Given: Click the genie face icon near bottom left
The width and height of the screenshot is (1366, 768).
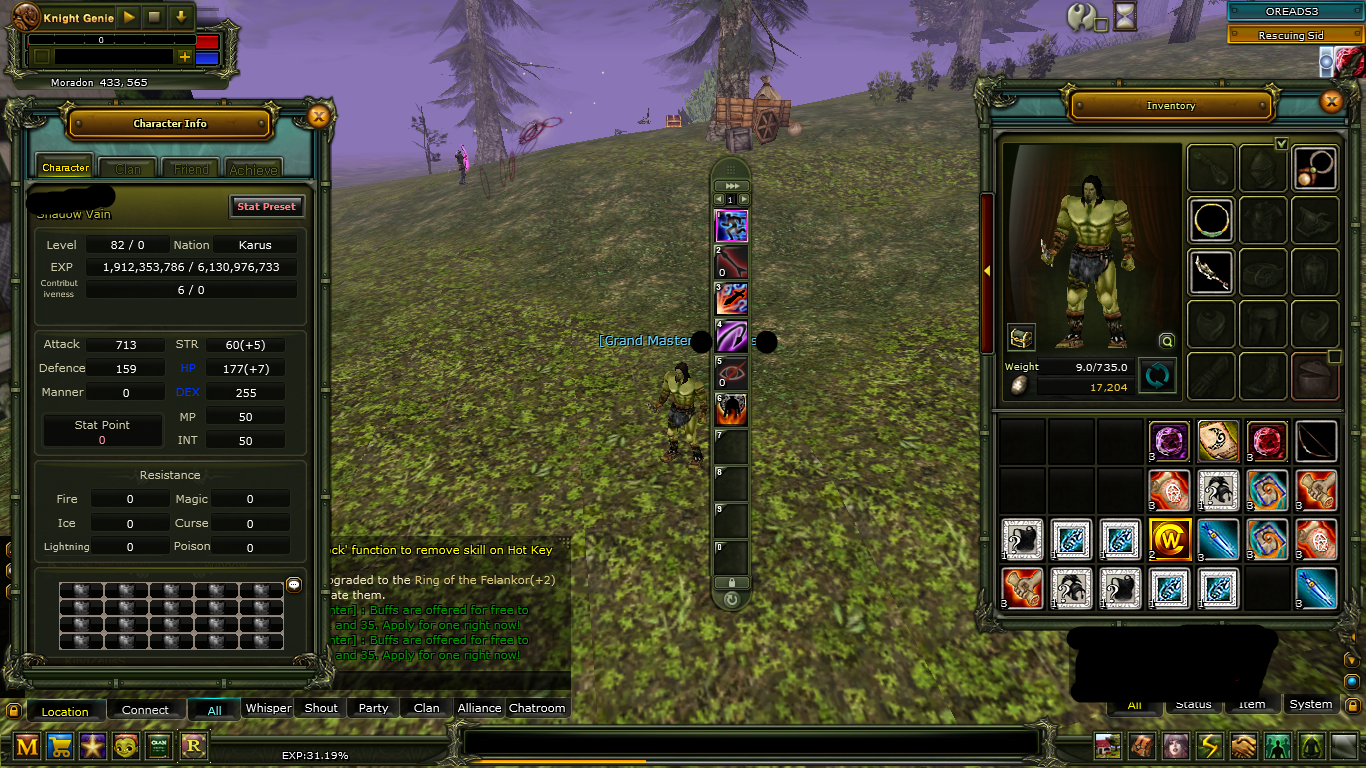Looking at the screenshot, I should pos(125,746).
